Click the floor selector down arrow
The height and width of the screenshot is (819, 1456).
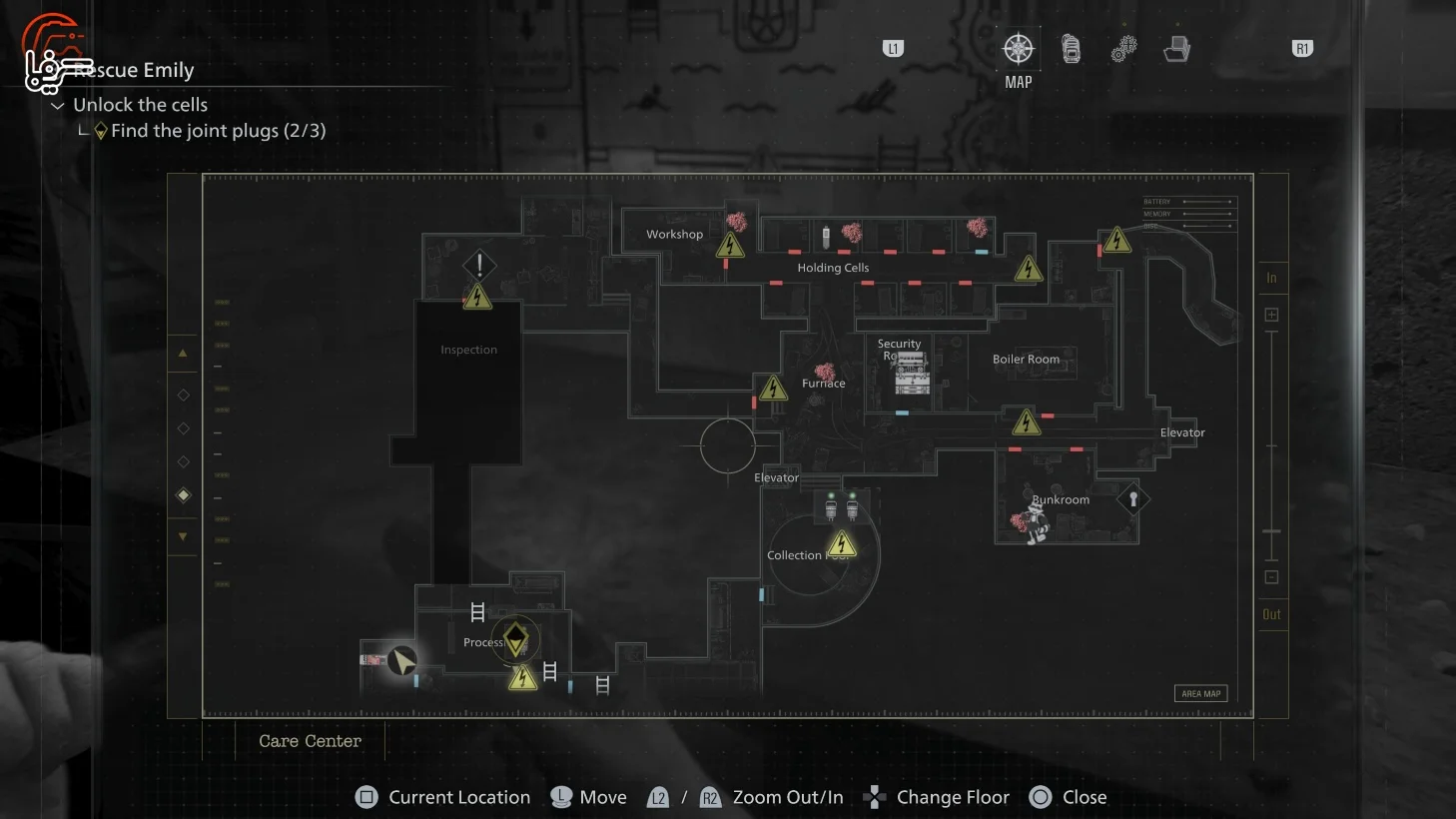(183, 536)
